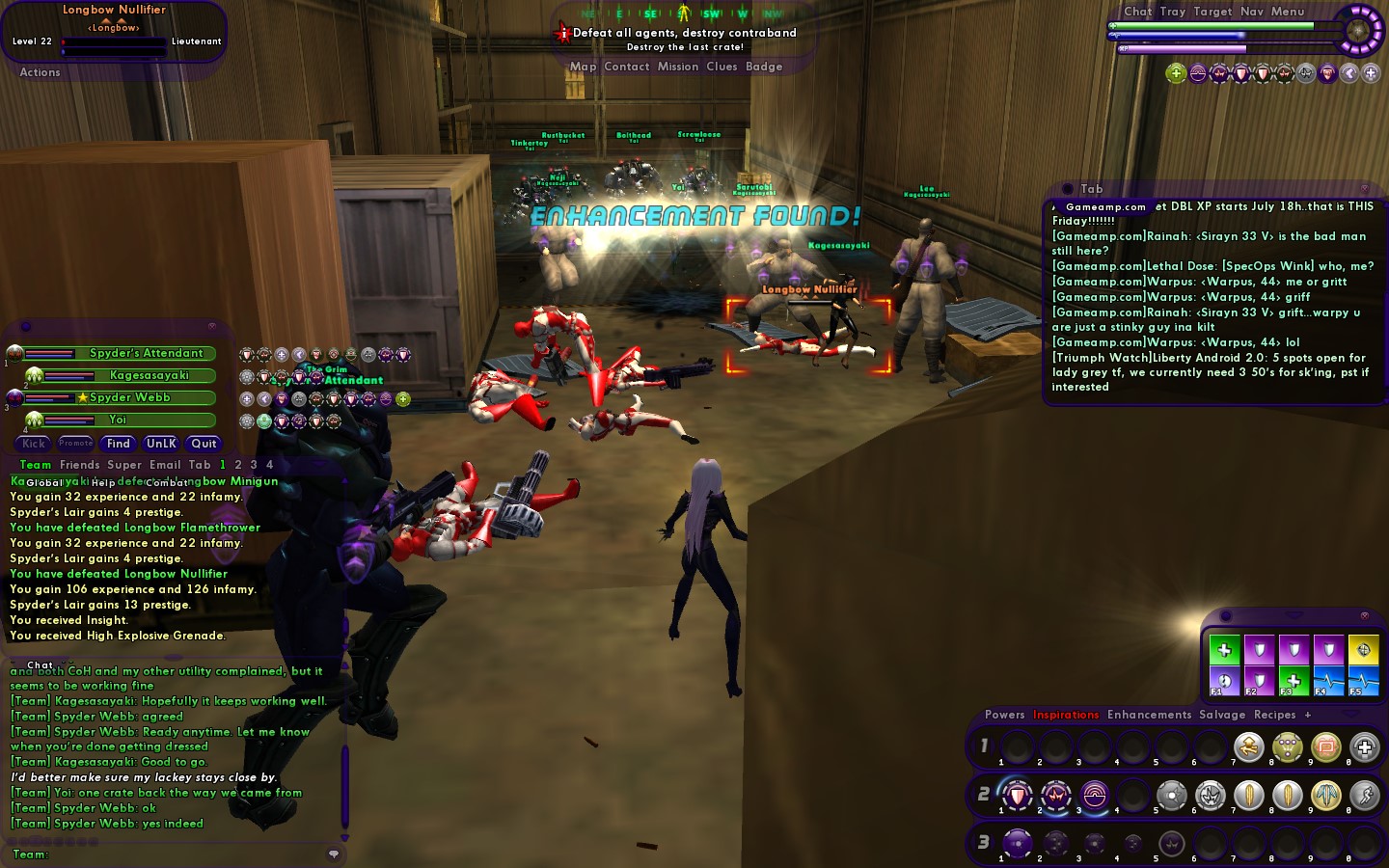The height and width of the screenshot is (868, 1389).
Task: Kick the selected team member
Action: [34, 444]
